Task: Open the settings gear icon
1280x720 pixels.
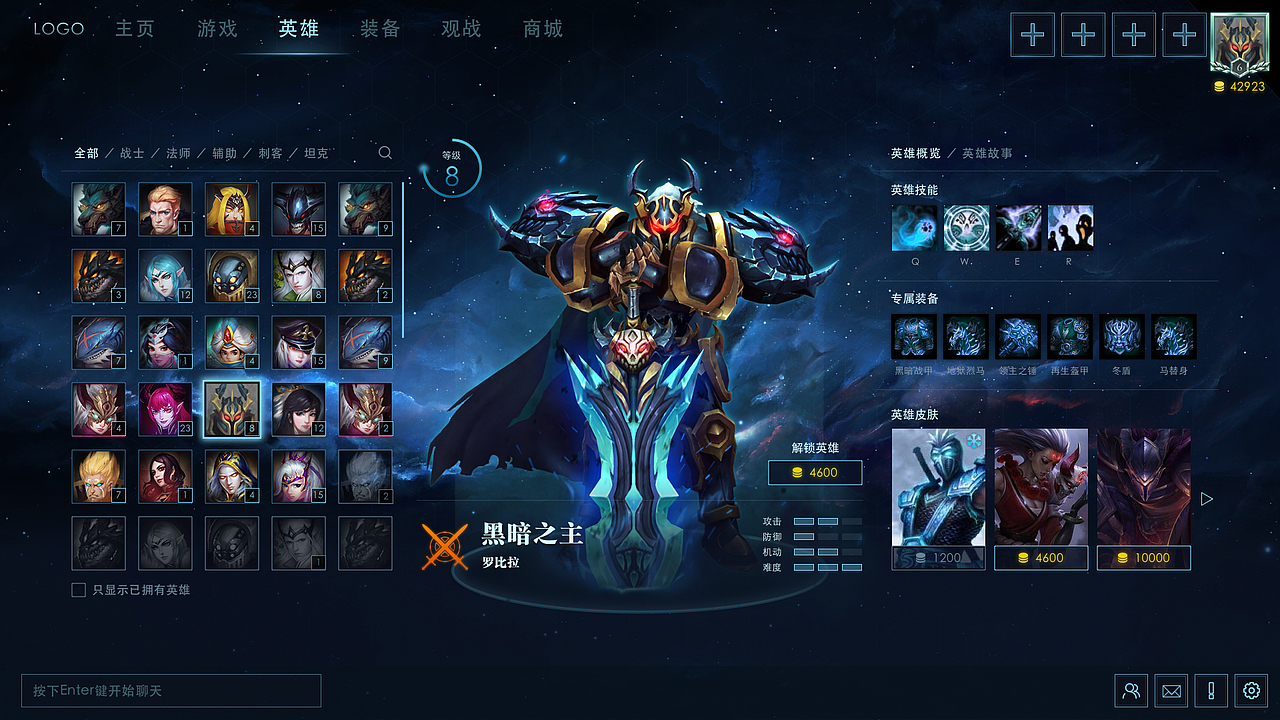Action: point(1251,691)
